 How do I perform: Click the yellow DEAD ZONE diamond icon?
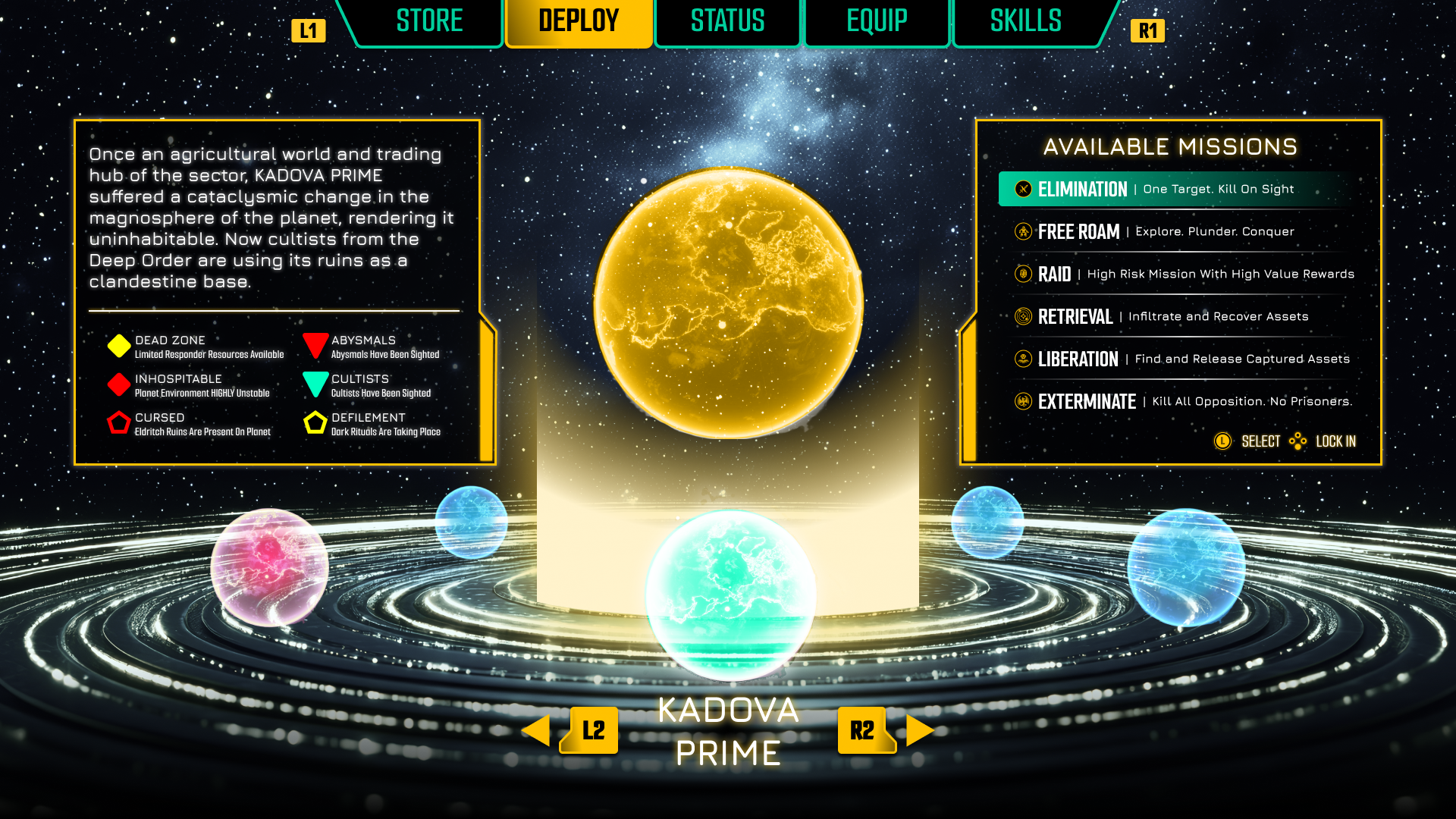click(x=118, y=346)
